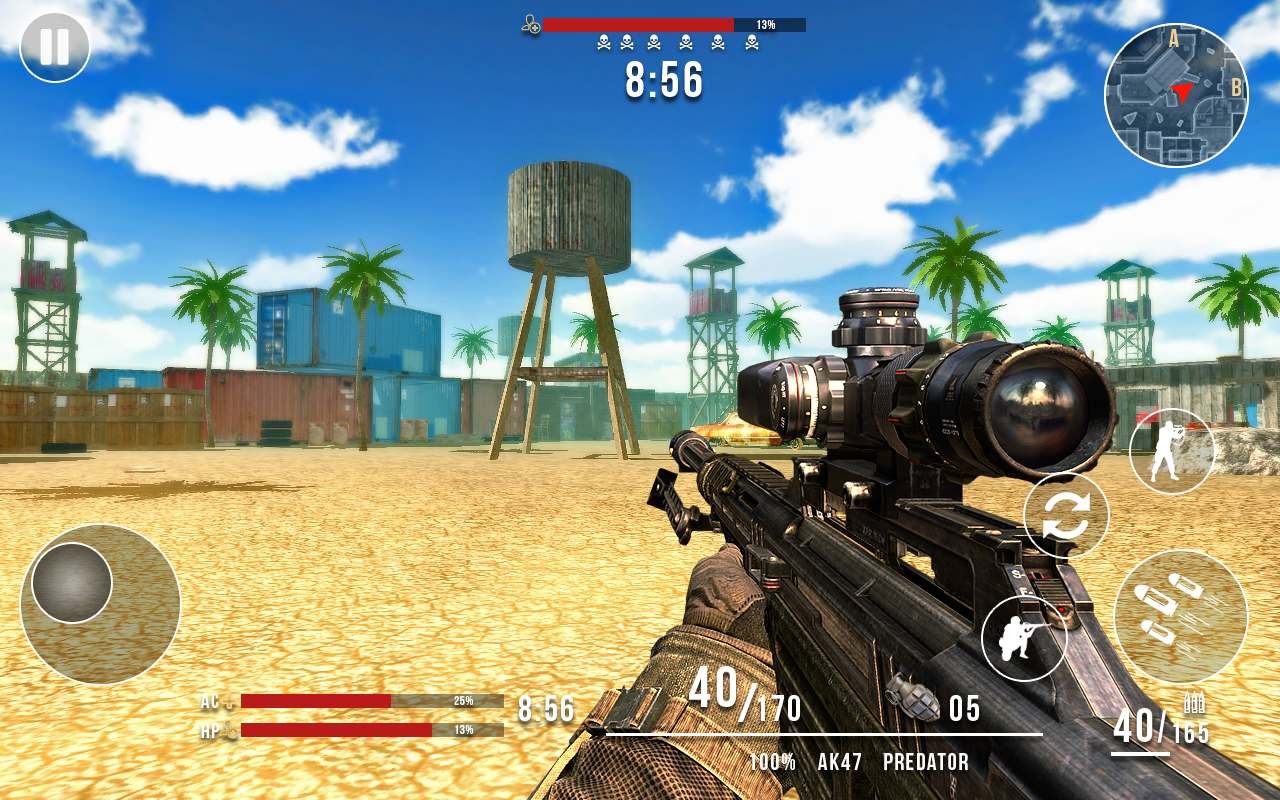Image resolution: width=1280 pixels, height=800 pixels.
Task: Tap the player-add icon beside the kill bar
Action: [x=532, y=25]
